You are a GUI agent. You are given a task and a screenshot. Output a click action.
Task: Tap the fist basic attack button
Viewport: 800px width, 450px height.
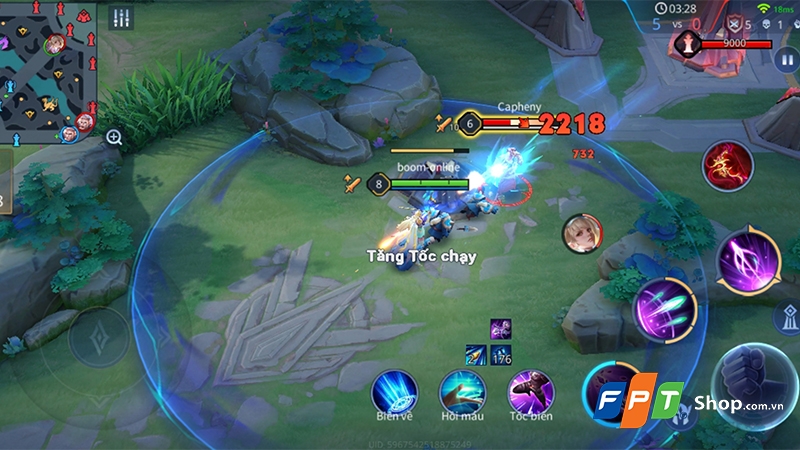pos(756,385)
